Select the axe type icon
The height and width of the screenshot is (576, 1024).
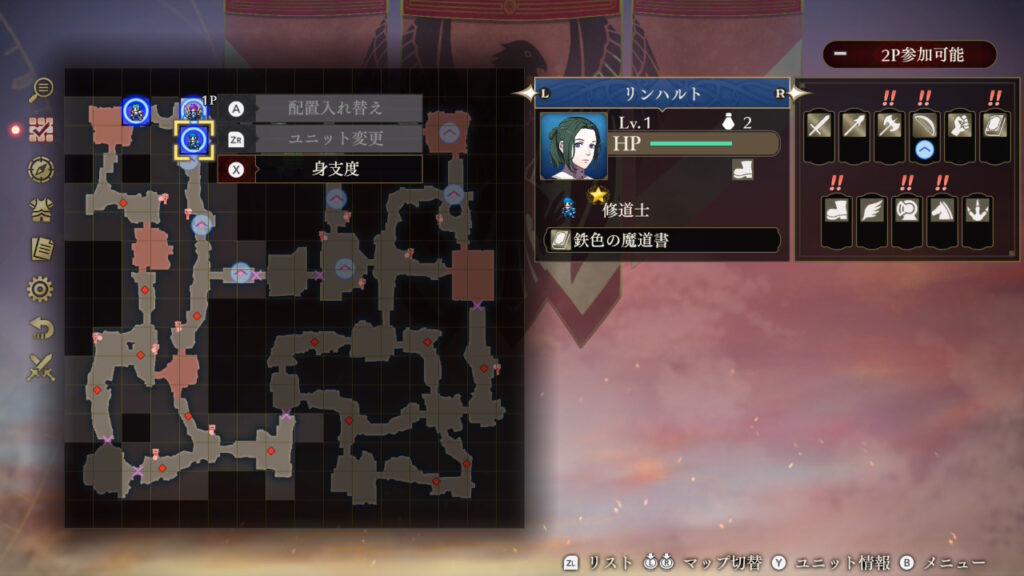click(889, 124)
